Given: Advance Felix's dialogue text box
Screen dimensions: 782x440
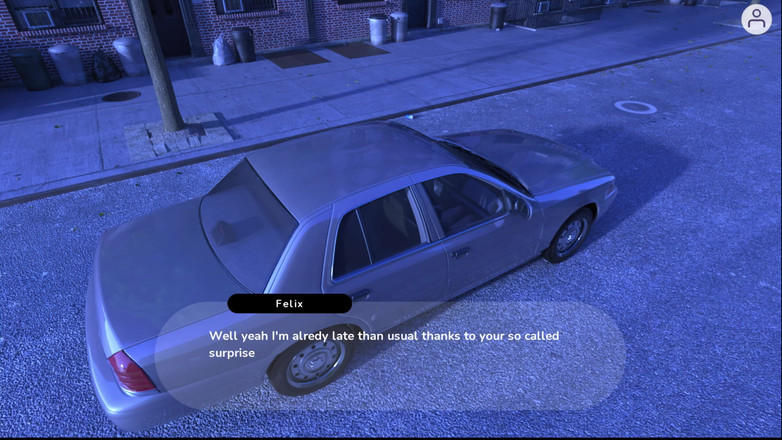Looking at the screenshot, I should [390, 355].
